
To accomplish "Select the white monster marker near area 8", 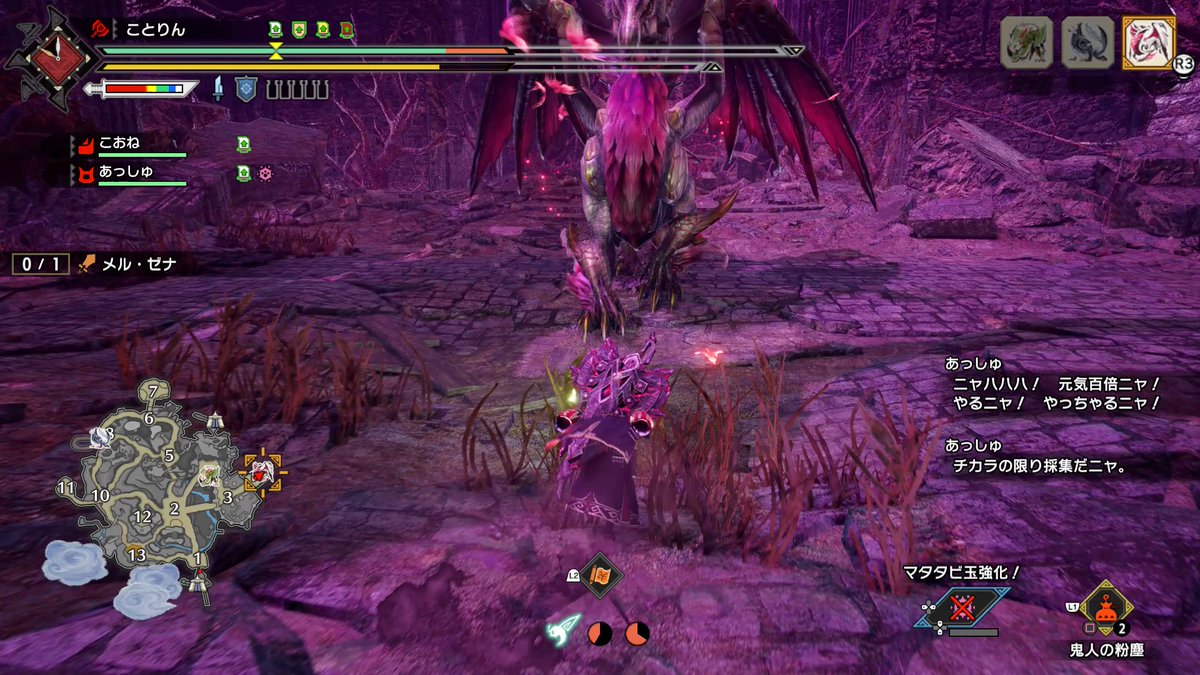I will pos(100,436).
